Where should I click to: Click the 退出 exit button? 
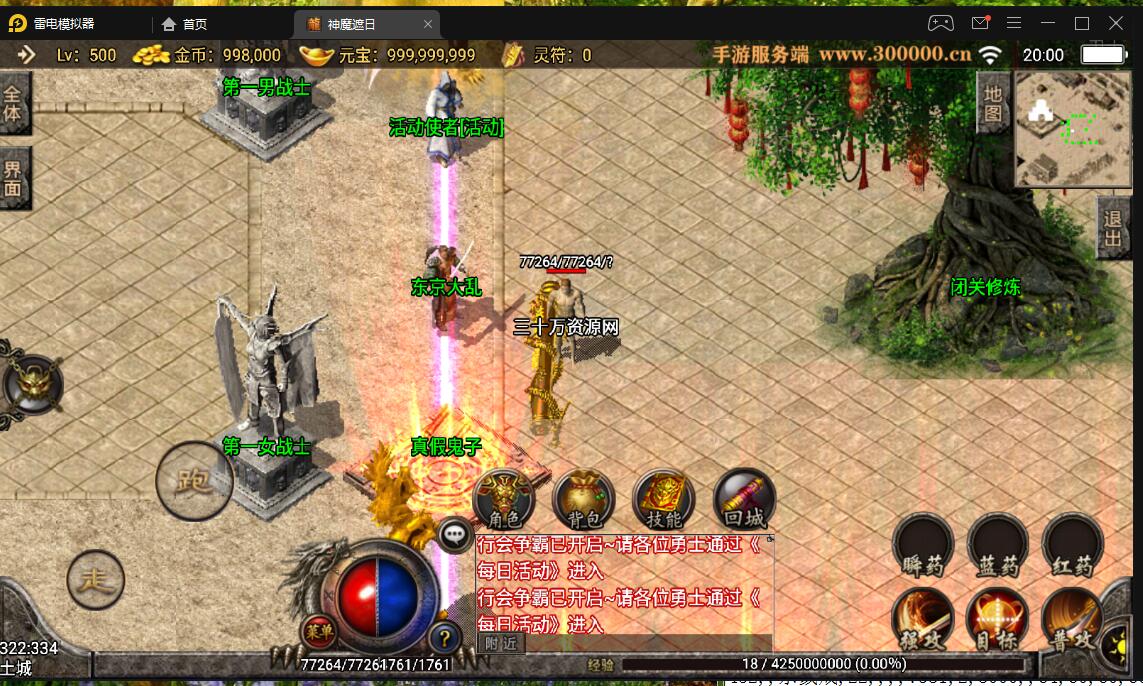1112,228
